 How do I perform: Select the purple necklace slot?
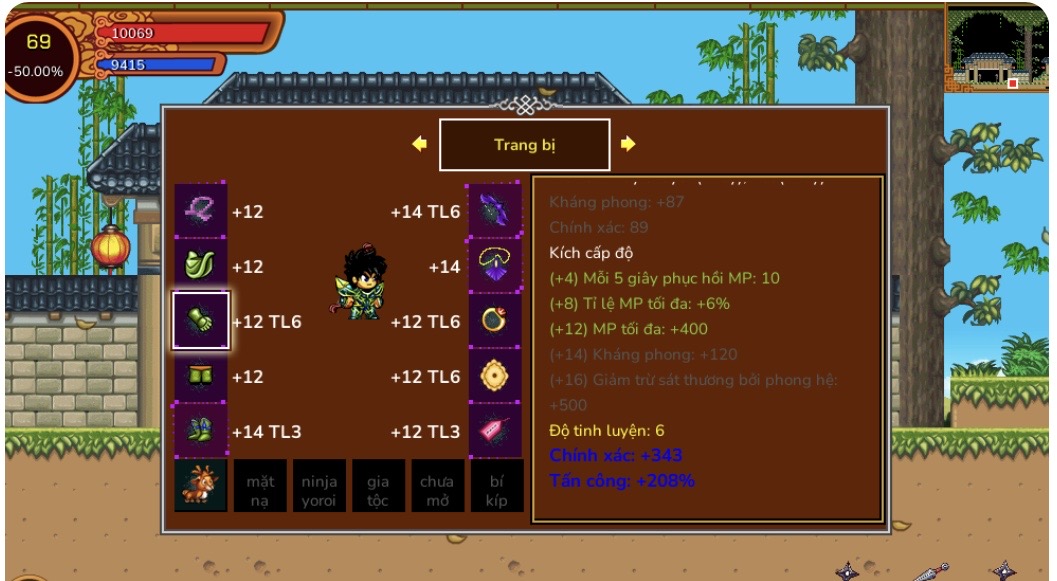point(495,266)
